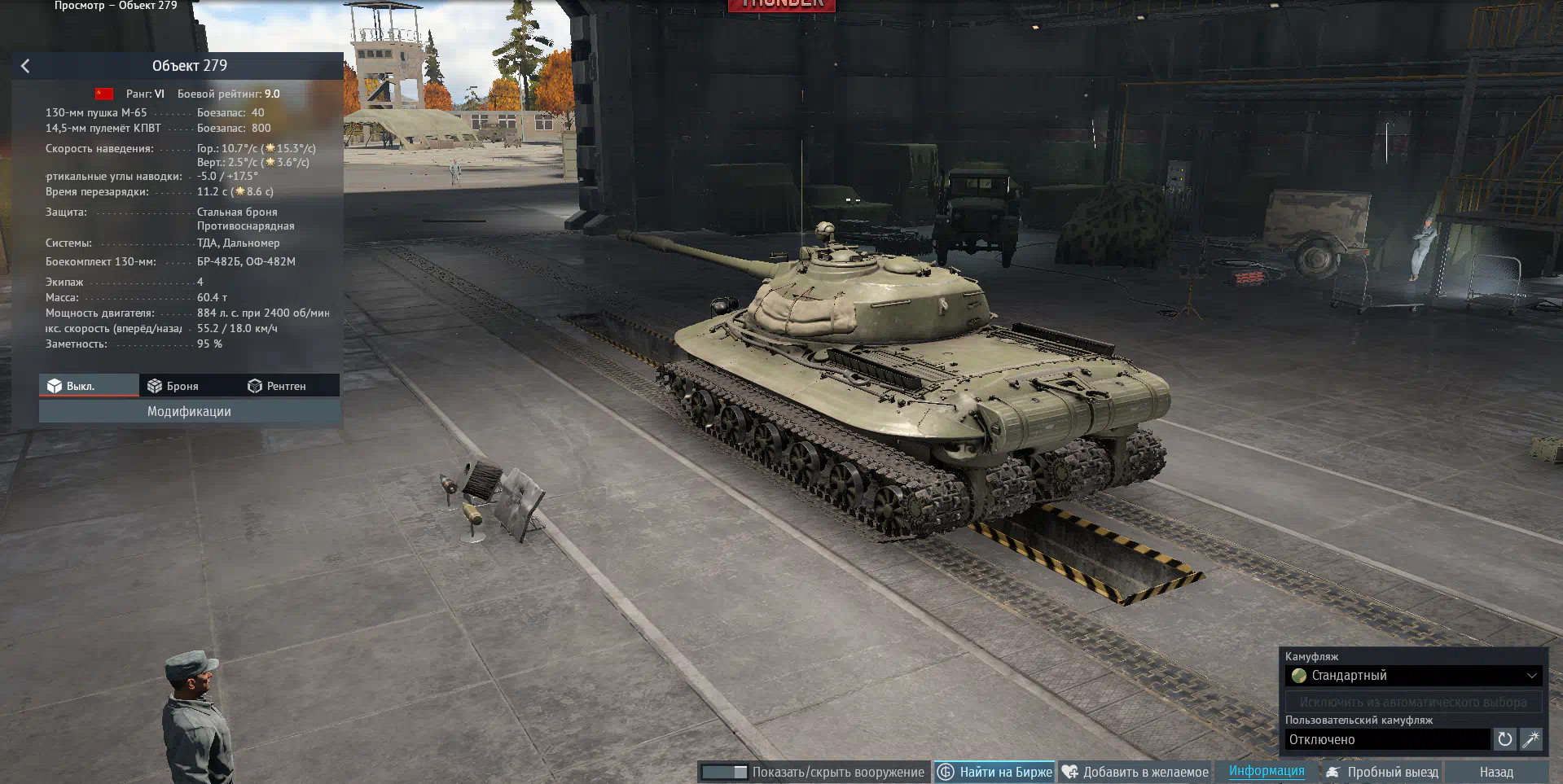Refresh the user camouflage list

[1504, 739]
